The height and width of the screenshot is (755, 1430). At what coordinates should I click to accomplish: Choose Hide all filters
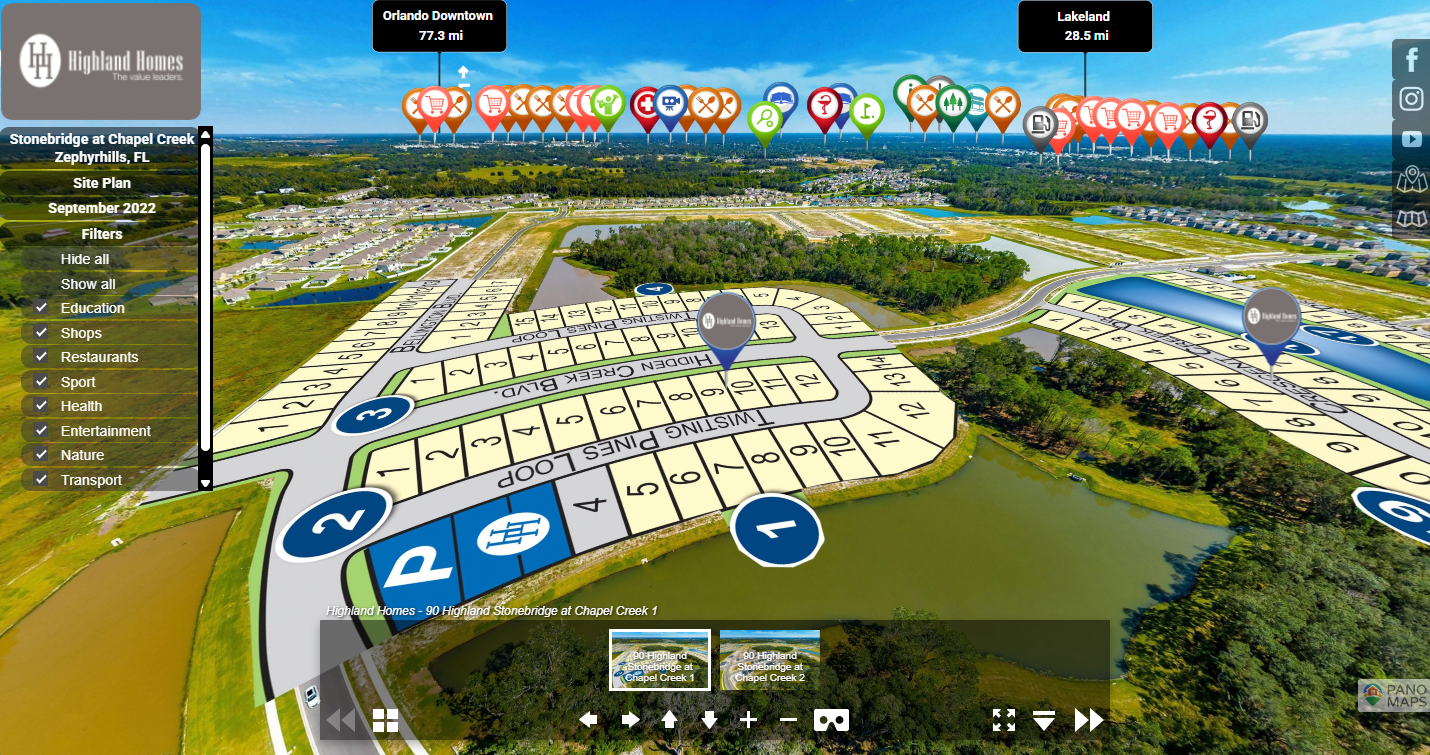[85, 259]
